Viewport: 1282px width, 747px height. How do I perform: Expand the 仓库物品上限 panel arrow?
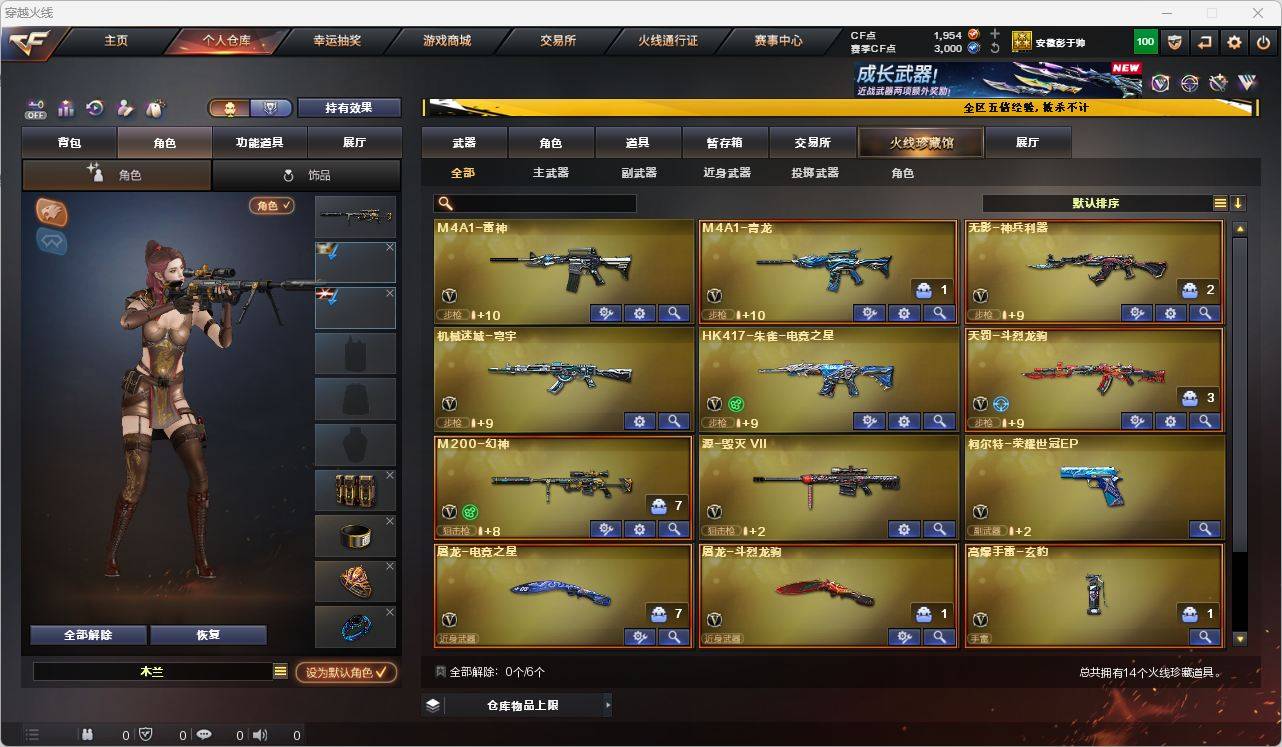(x=607, y=704)
